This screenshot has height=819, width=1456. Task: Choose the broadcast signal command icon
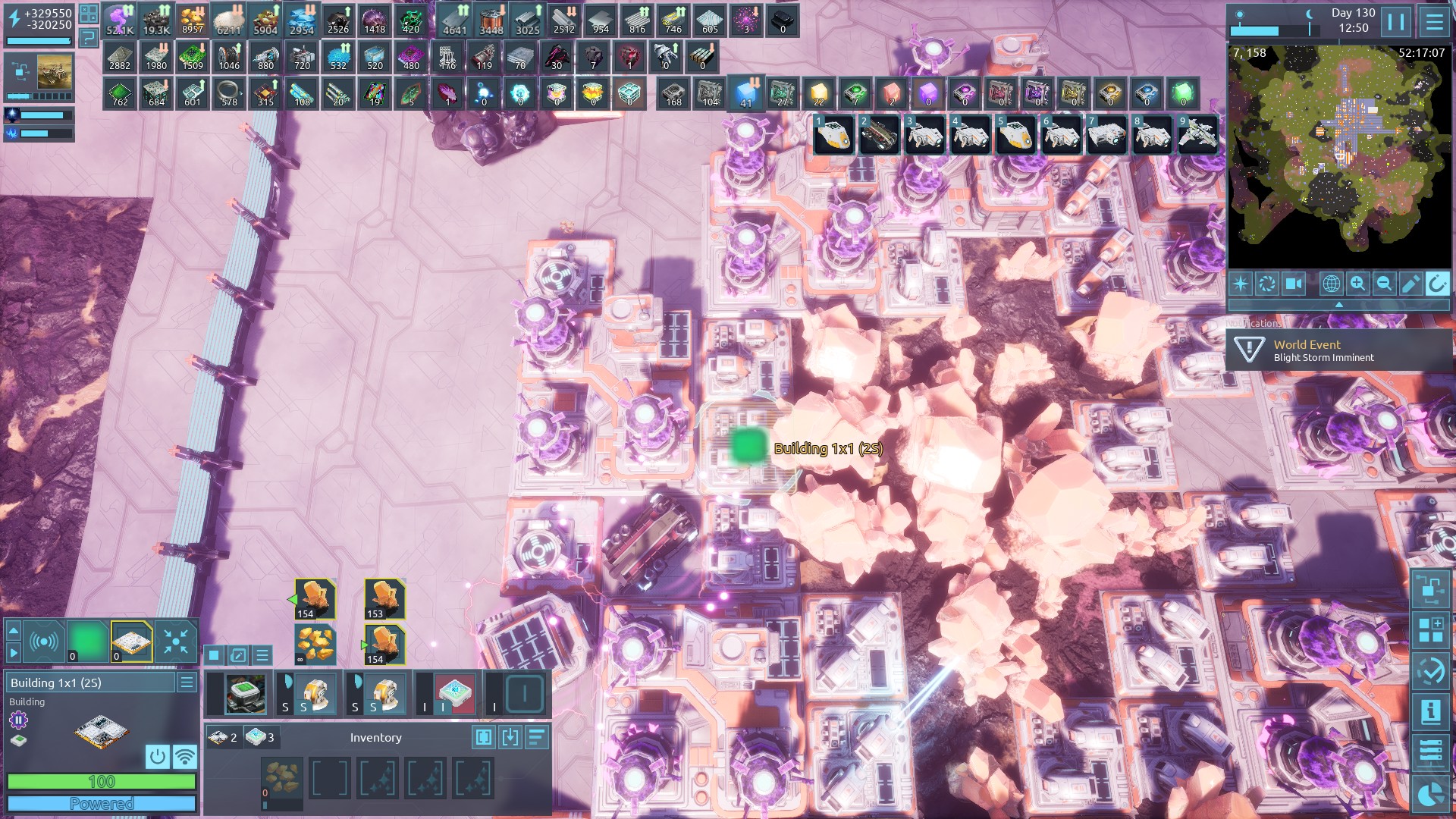44,642
